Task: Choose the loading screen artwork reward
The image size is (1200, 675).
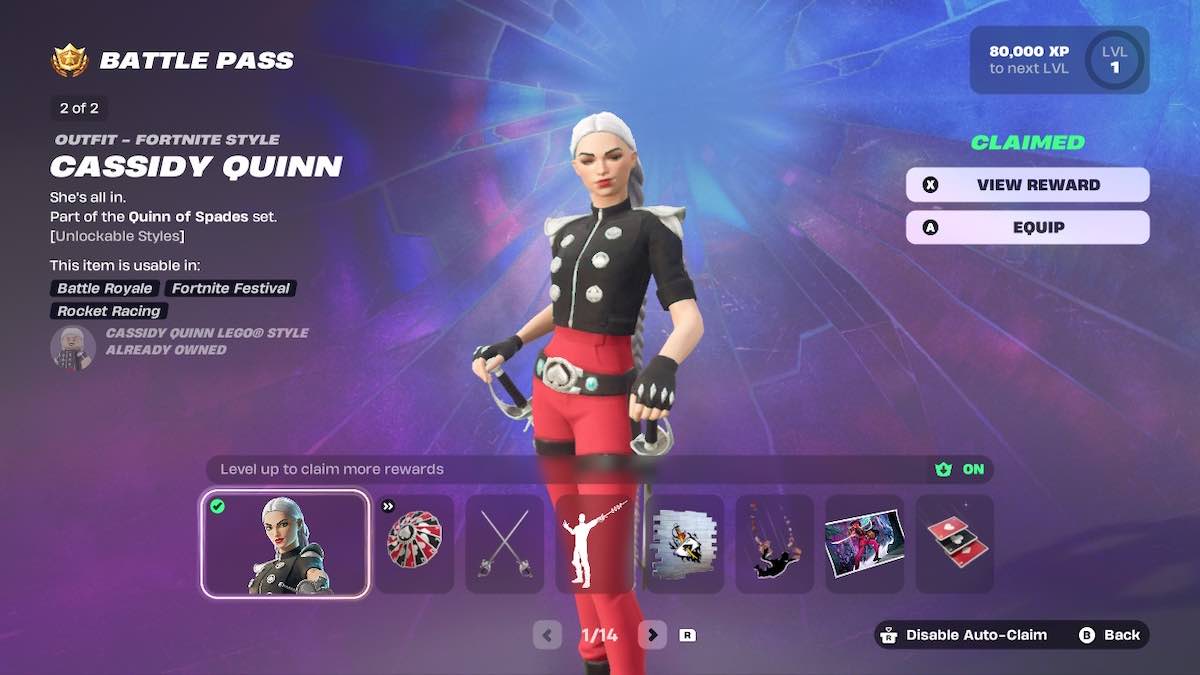Action: pyautogui.click(x=864, y=544)
